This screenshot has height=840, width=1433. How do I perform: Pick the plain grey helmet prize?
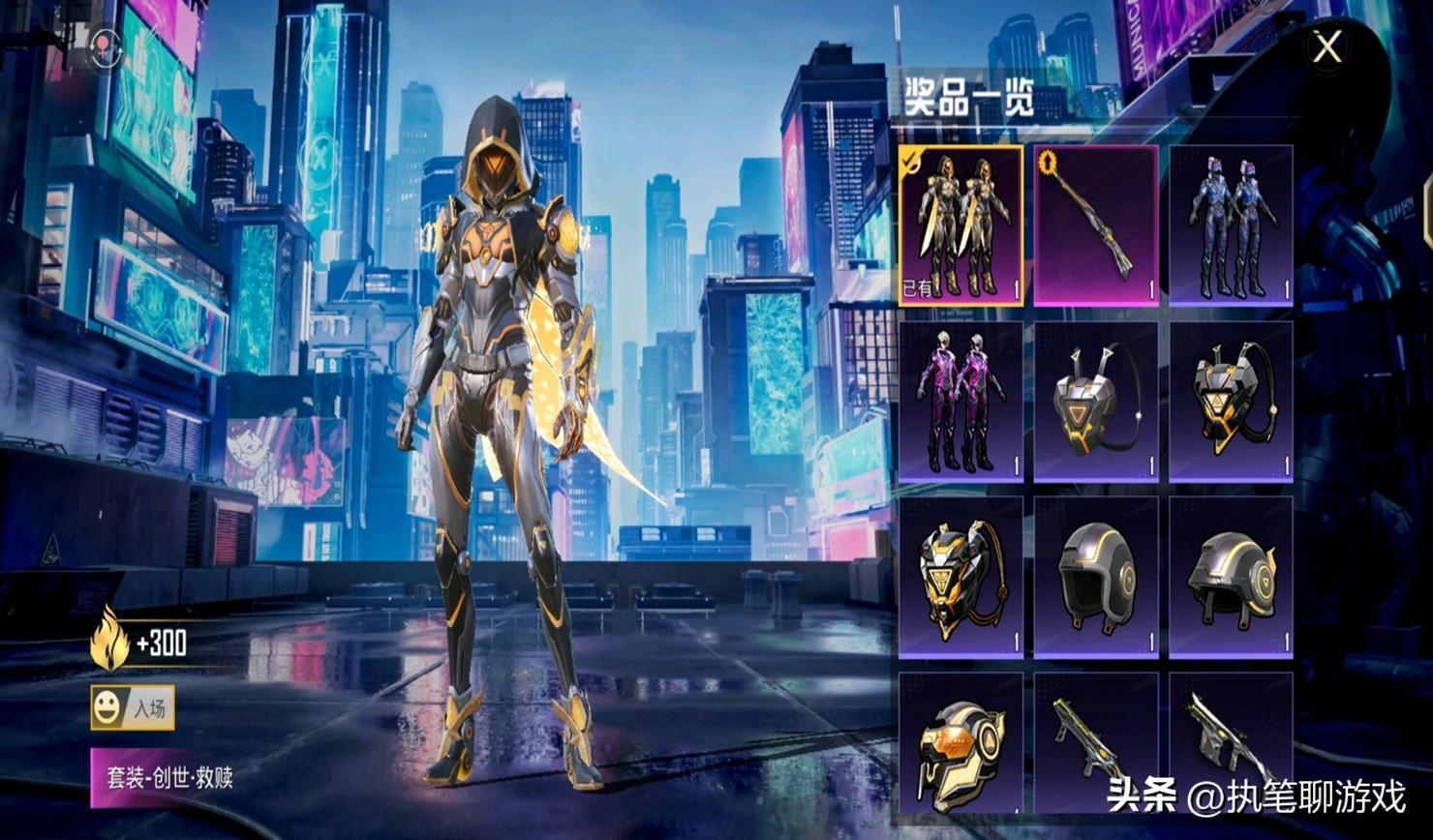click(x=1096, y=578)
